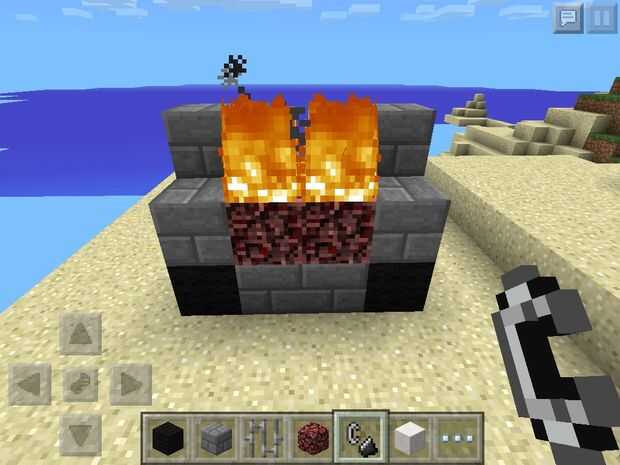Tap the move backward arrow

coord(80,432)
